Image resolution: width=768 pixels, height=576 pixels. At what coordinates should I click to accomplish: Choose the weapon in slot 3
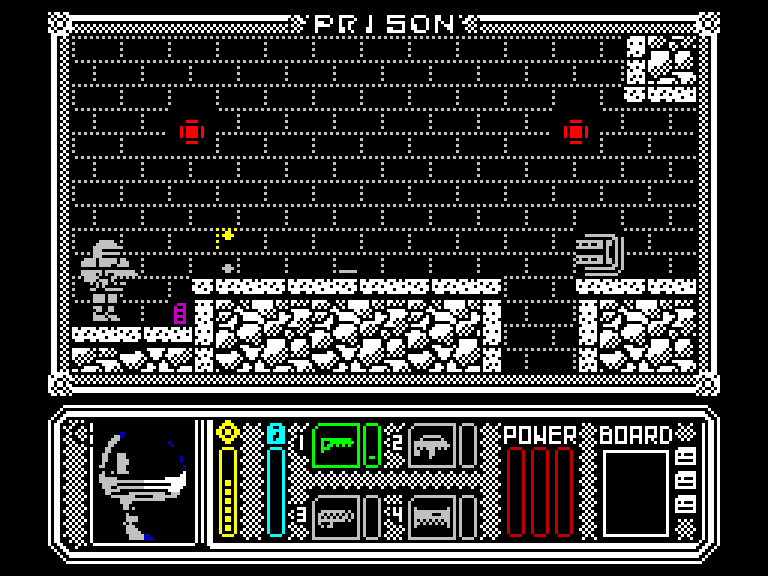click(336, 517)
